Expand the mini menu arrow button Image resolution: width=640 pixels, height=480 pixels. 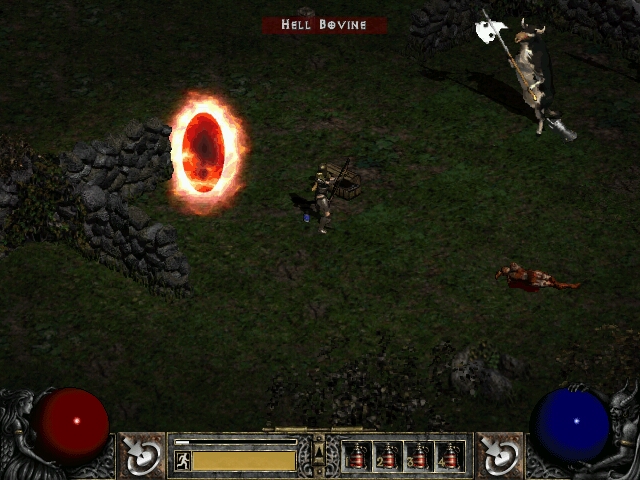320,455
